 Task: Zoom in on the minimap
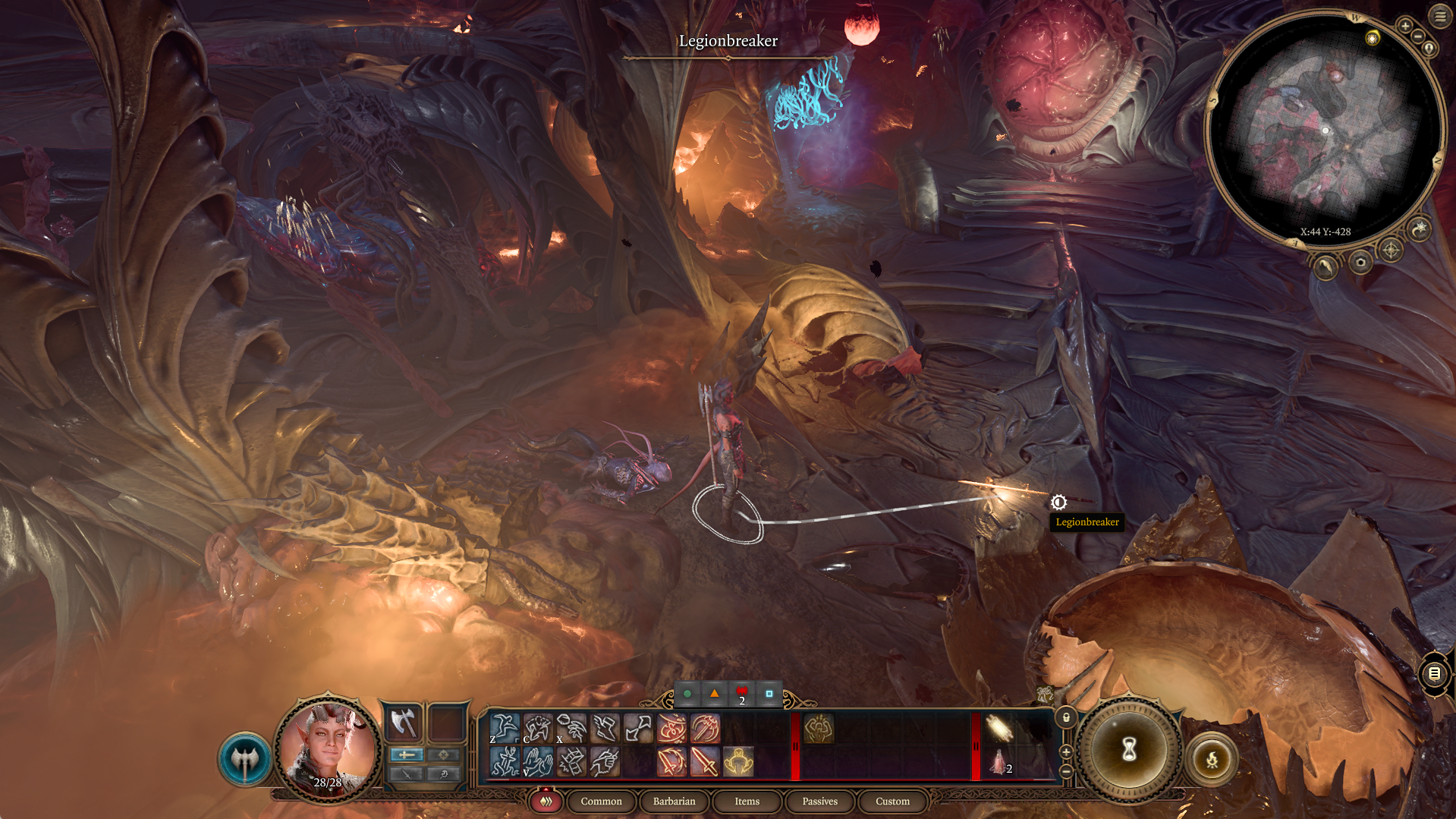[1405, 26]
